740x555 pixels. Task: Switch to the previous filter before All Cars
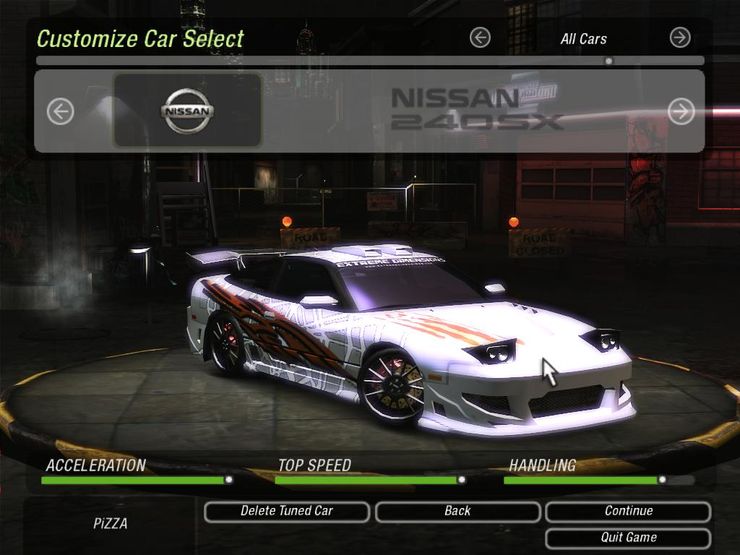[x=480, y=38]
